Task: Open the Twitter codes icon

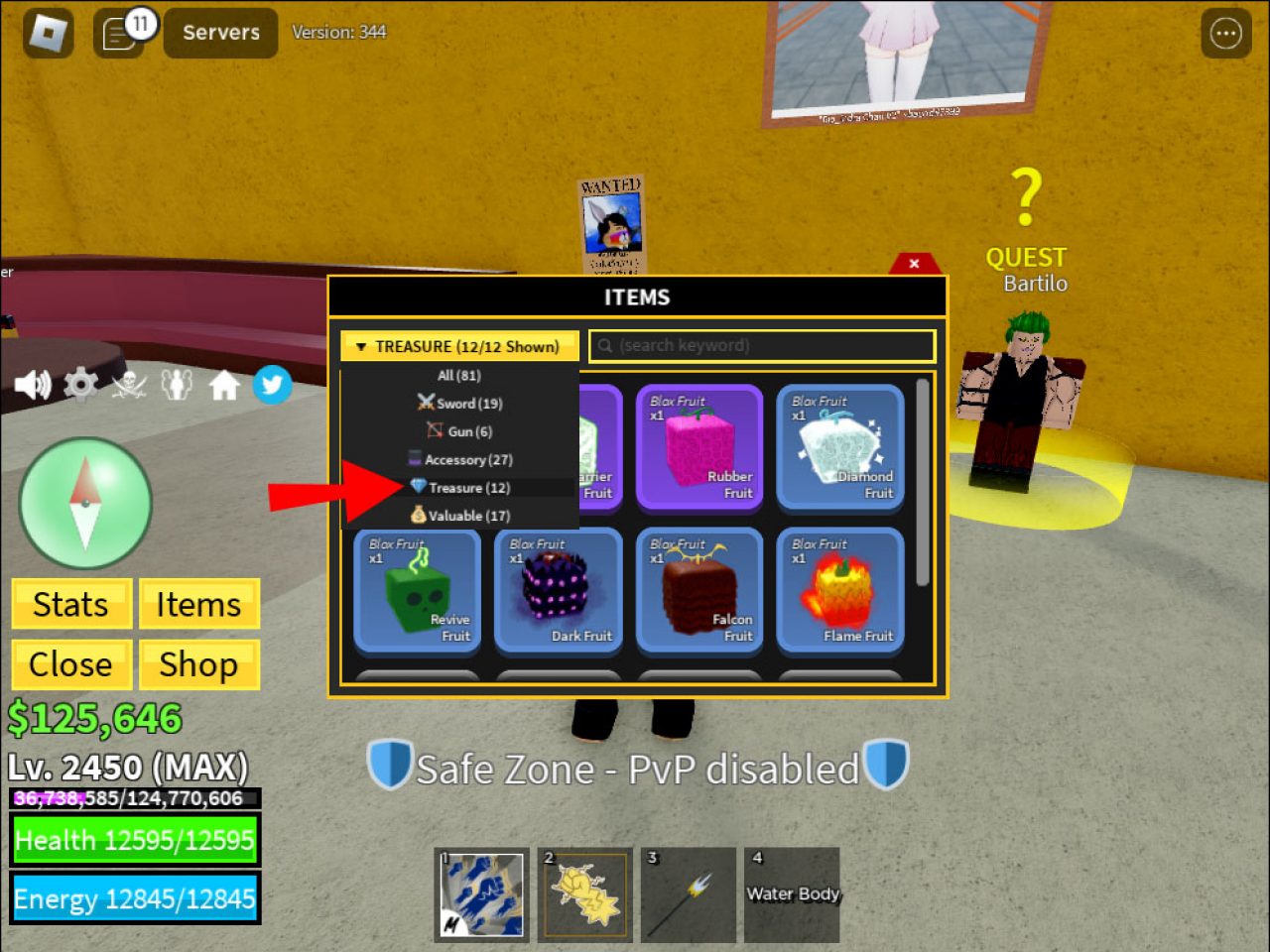Action: pyautogui.click(x=272, y=384)
